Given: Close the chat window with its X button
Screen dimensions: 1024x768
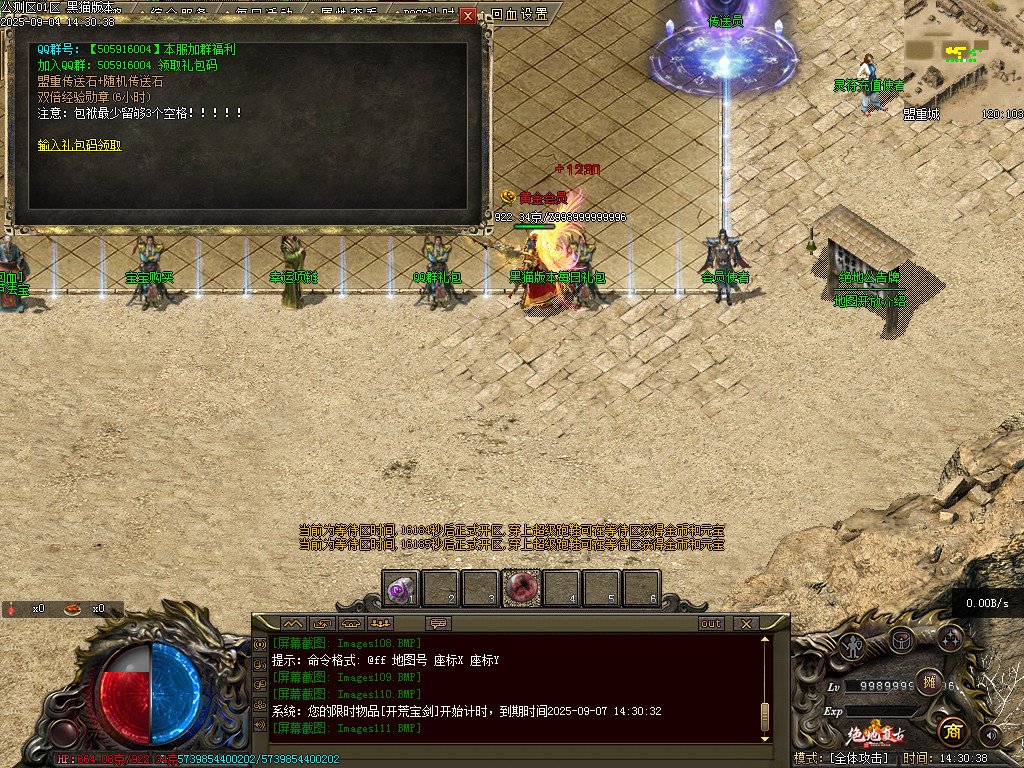Looking at the screenshot, I should click(745, 623).
